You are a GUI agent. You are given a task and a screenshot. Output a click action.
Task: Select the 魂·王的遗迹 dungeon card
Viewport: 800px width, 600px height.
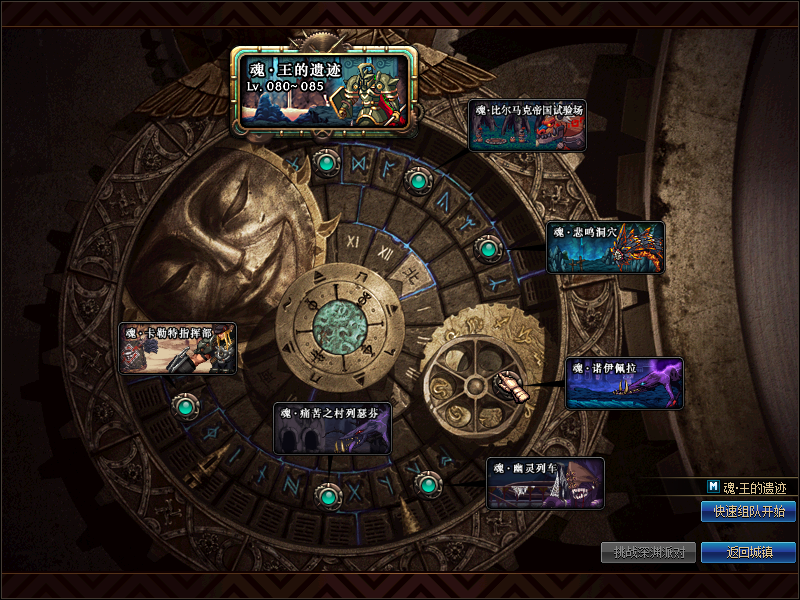[325, 92]
